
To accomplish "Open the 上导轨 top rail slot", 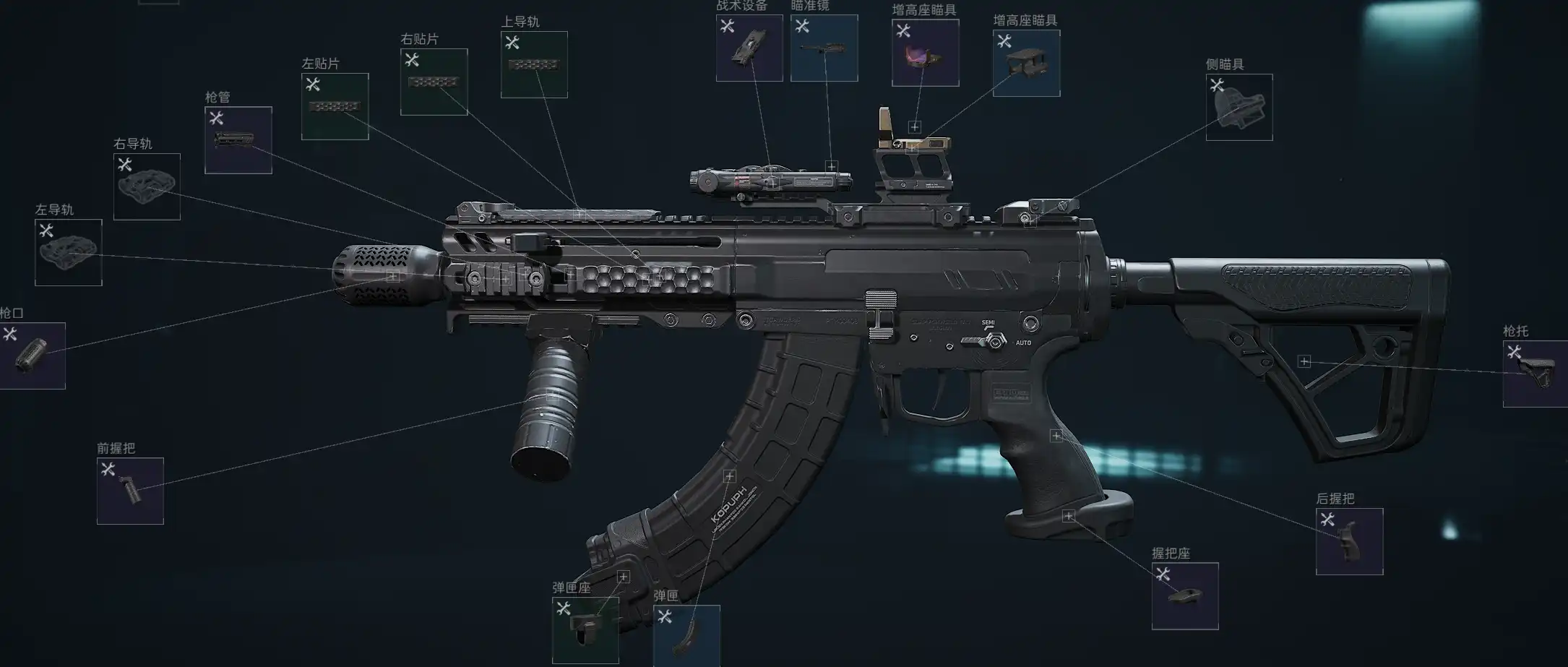I will 534,64.
